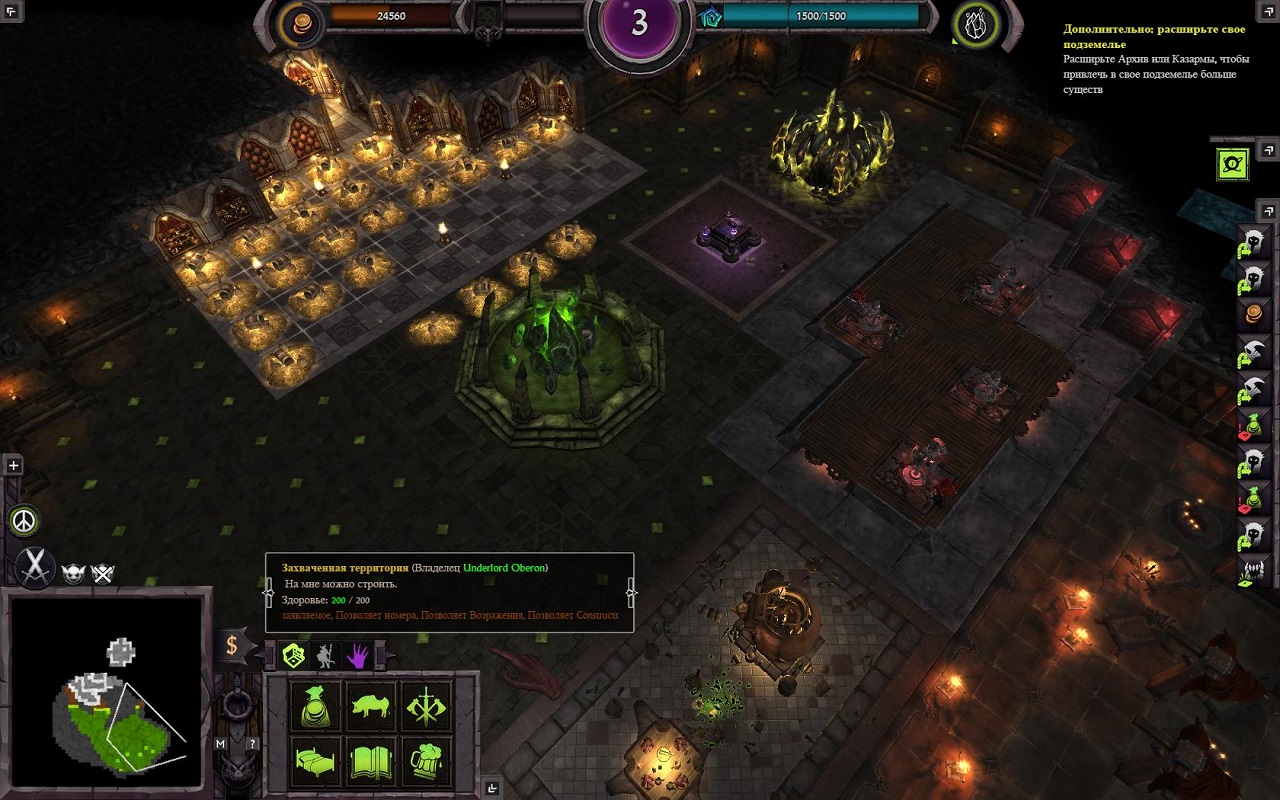
Task: Select the Vault room (gold sack) build icon
Action: (x=316, y=707)
